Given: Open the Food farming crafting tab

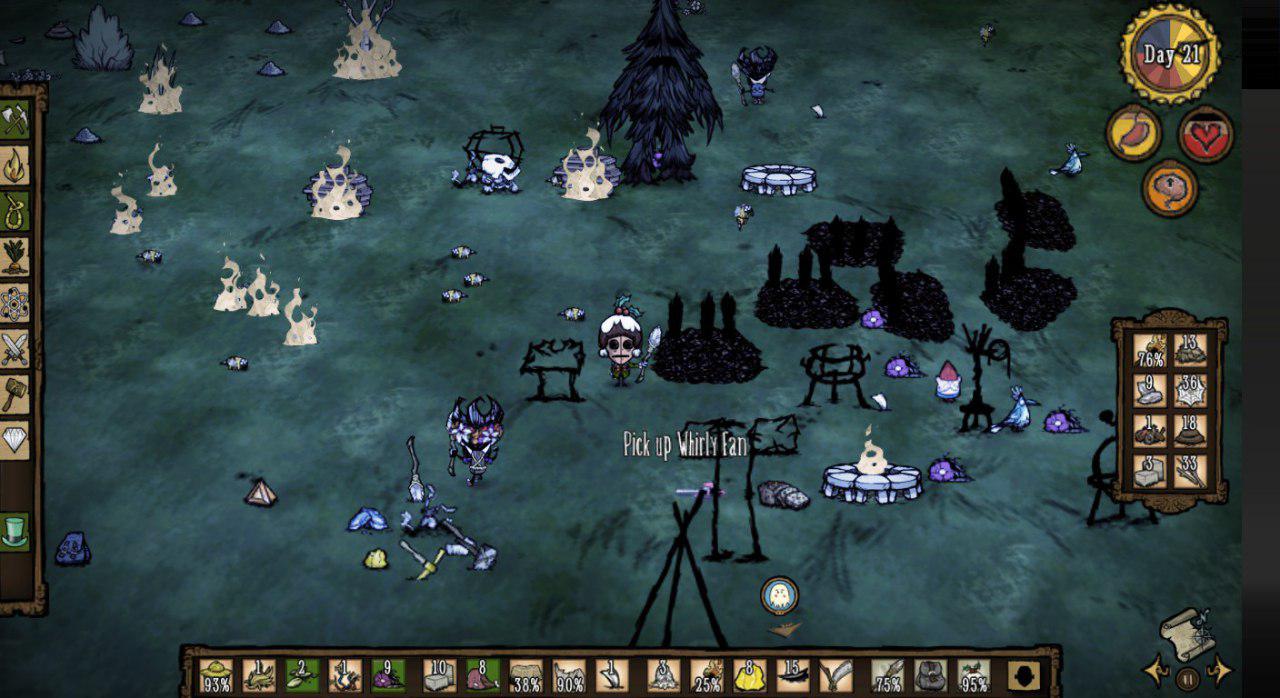Looking at the screenshot, I should click(x=15, y=257).
